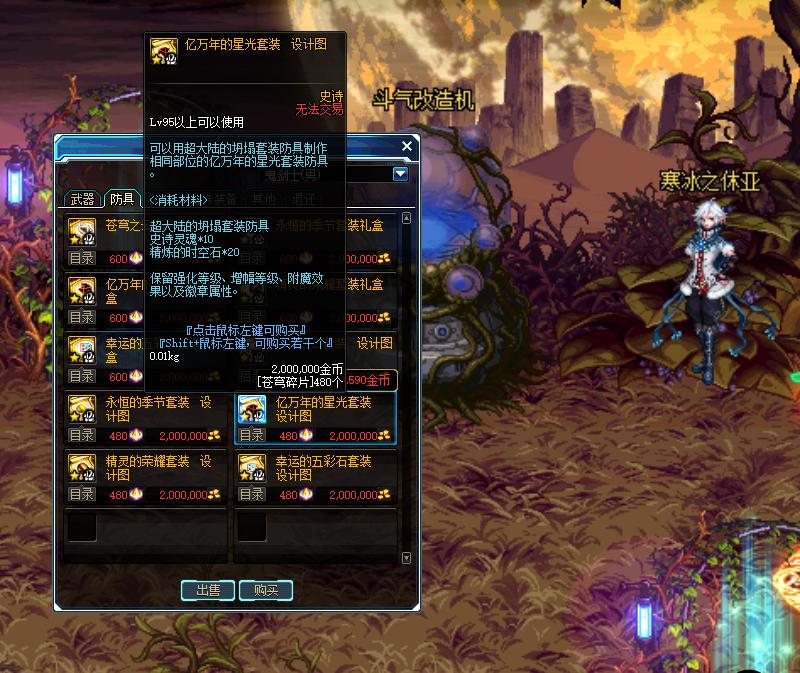This screenshot has width=800, height=673.
Task: Open the 鬼剑士(男) class dropdown
Action: pos(400,174)
